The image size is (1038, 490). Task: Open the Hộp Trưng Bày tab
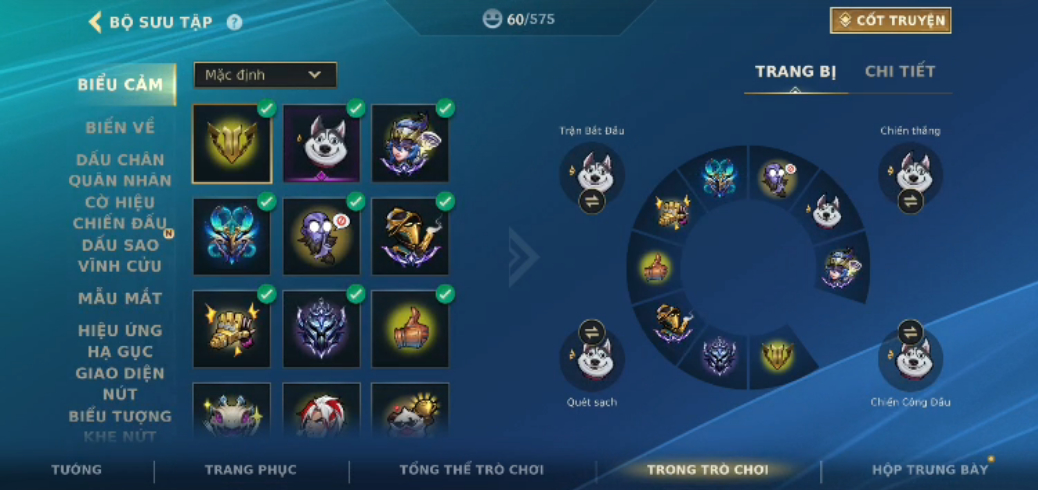point(929,470)
